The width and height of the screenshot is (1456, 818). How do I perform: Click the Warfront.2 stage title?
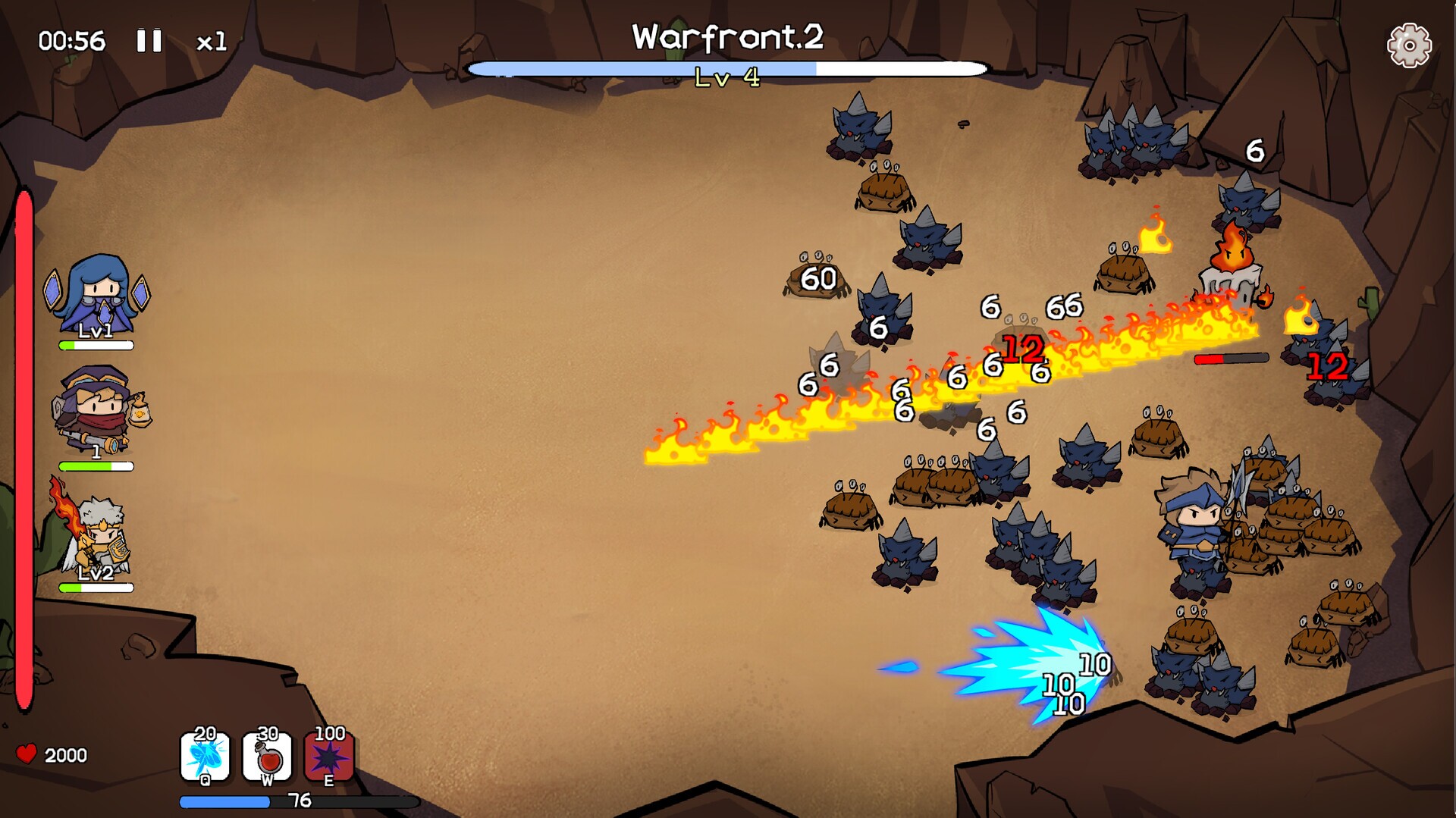pyautogui.click(x=727, y=34)
